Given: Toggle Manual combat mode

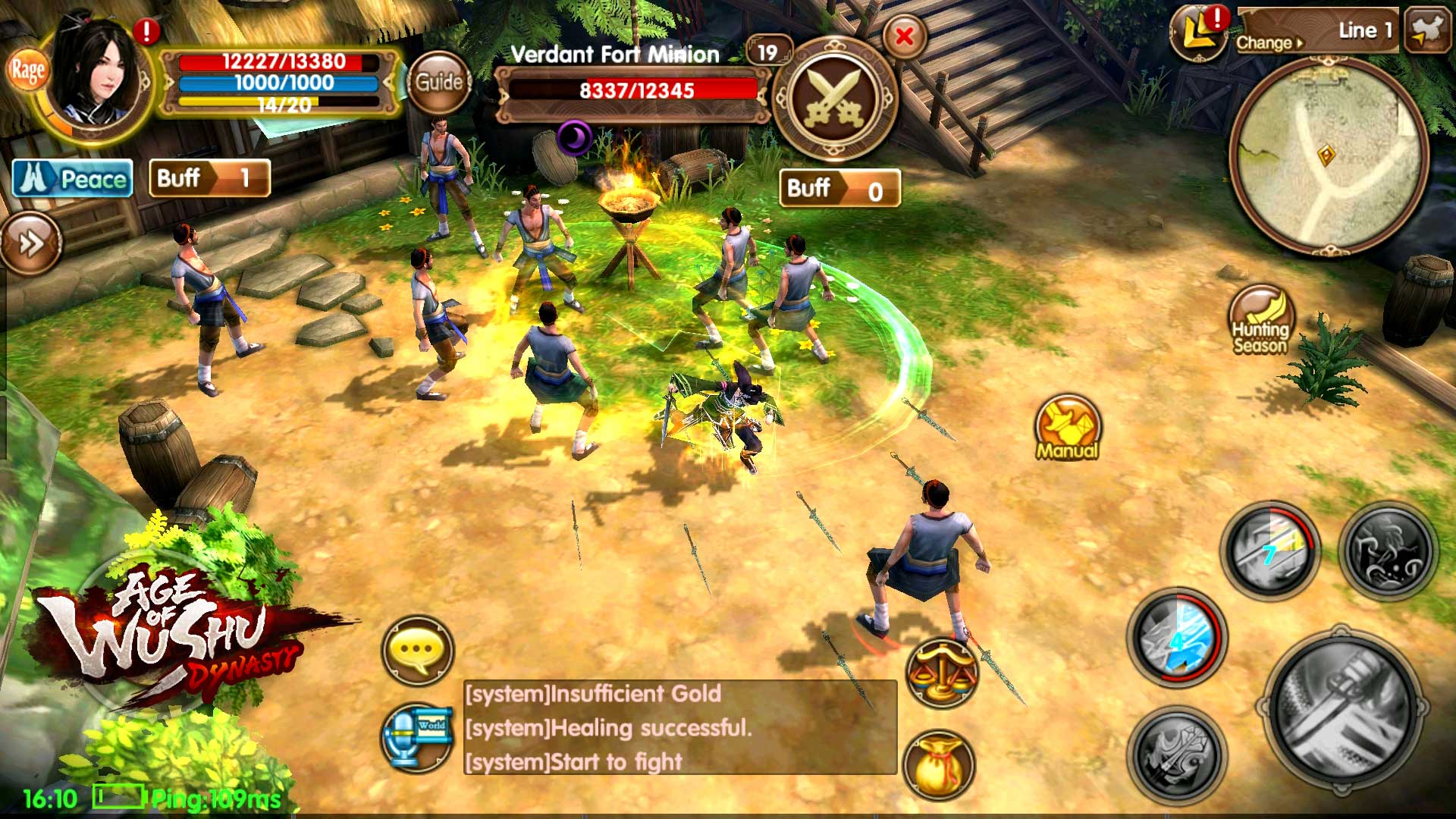Looking at the screenshot, I should click(x=1068, y=427).
